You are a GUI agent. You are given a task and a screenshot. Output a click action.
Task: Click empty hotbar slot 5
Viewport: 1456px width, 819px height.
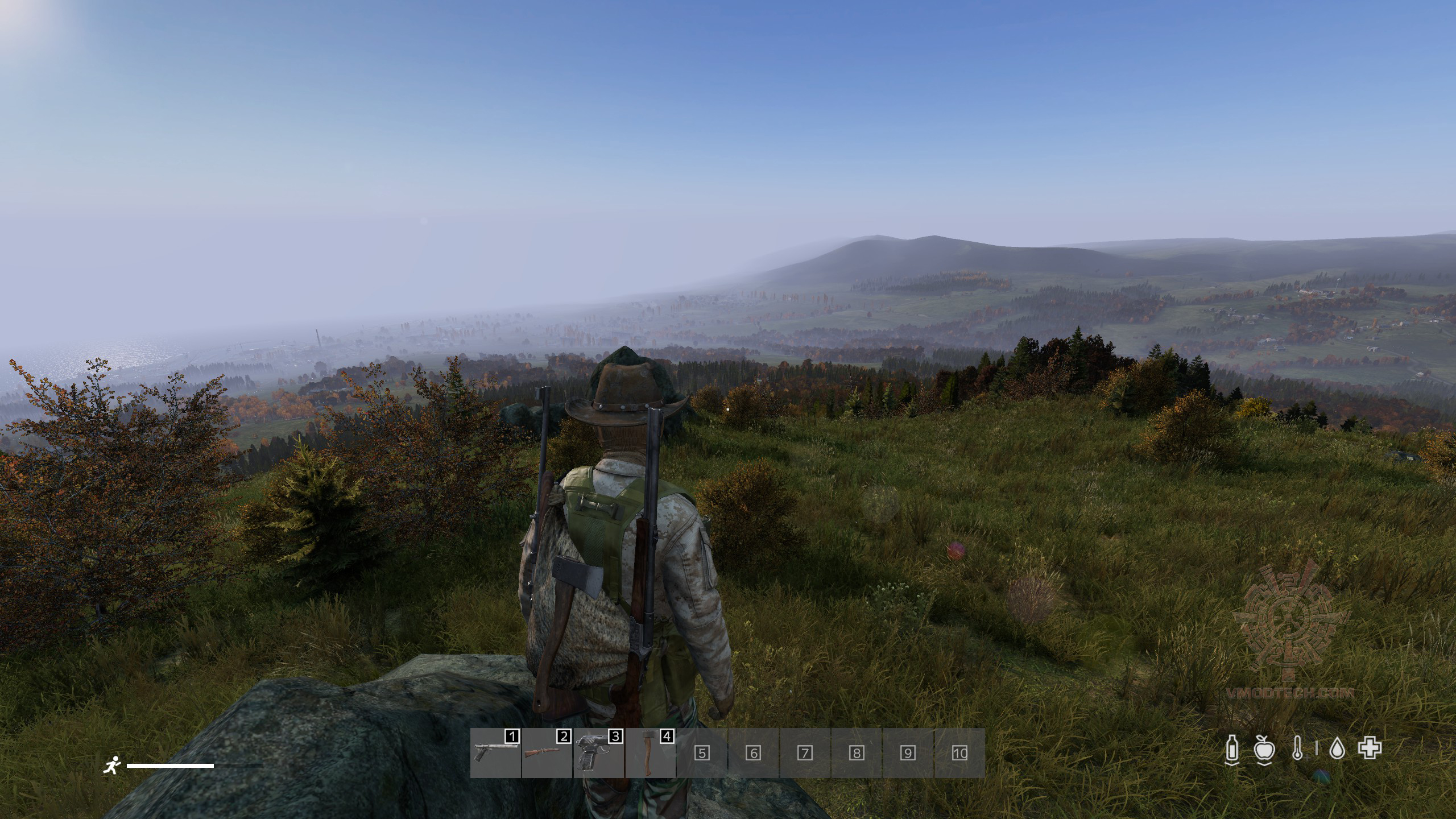coord(702,753)
